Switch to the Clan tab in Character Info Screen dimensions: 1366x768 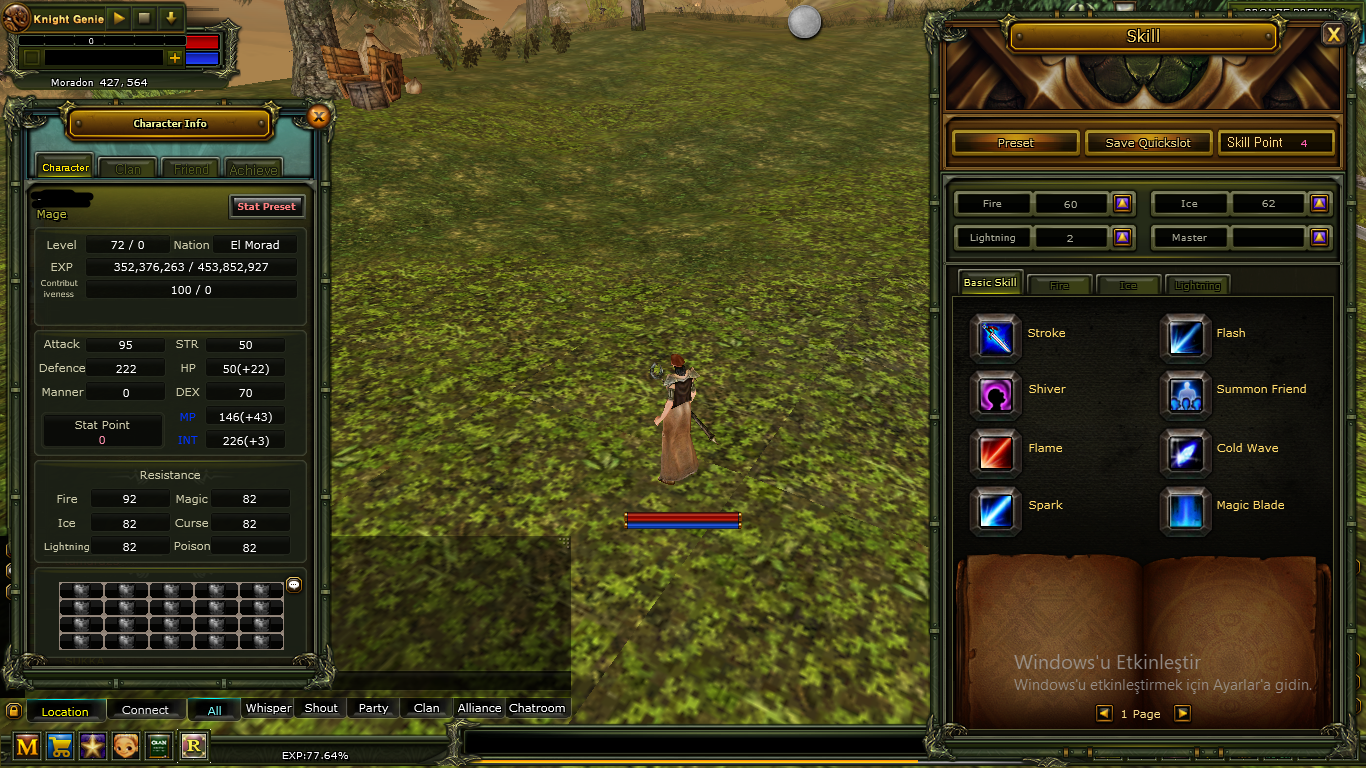[126, 167]
